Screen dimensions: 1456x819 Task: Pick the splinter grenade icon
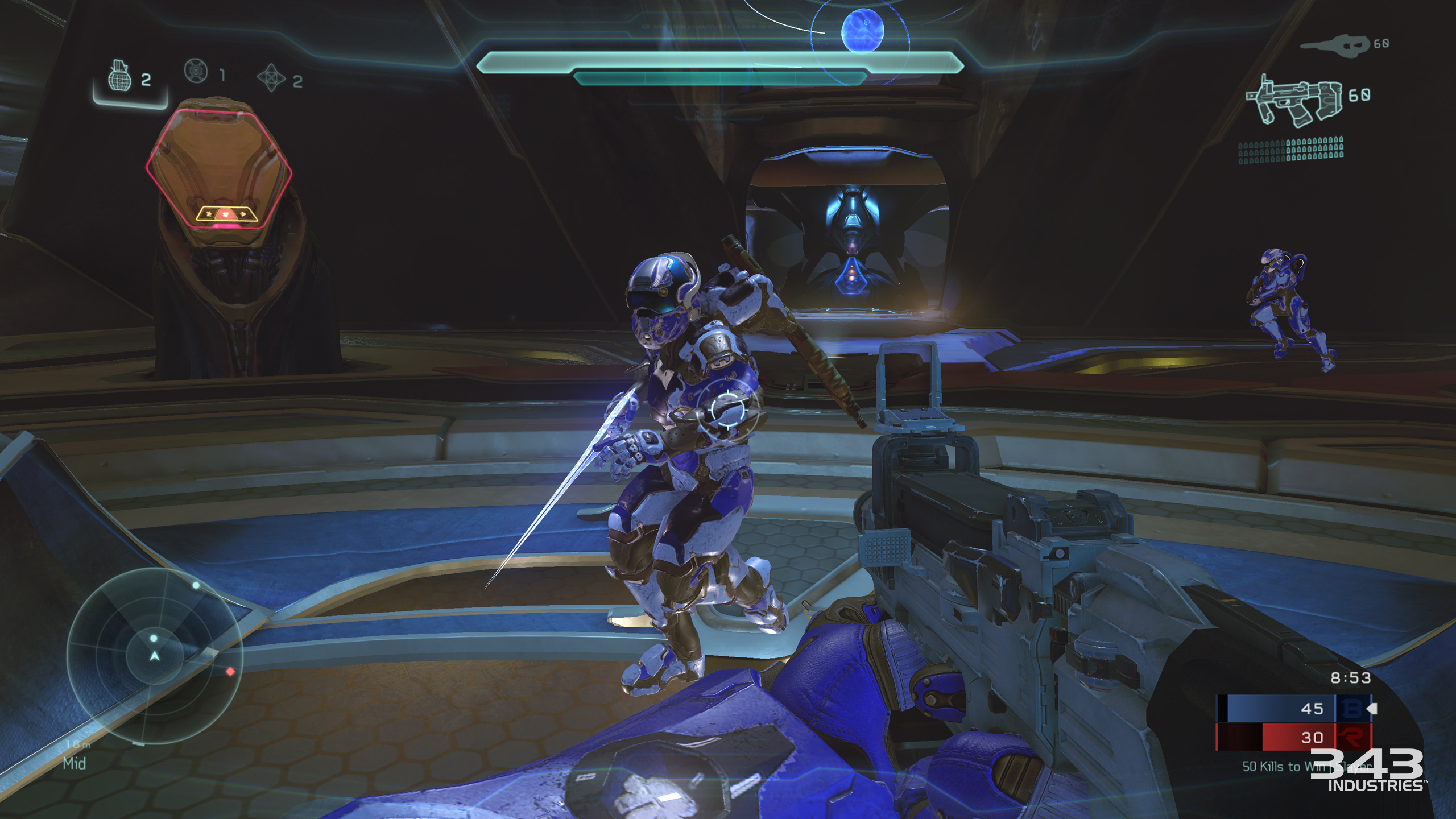[271, 77]
